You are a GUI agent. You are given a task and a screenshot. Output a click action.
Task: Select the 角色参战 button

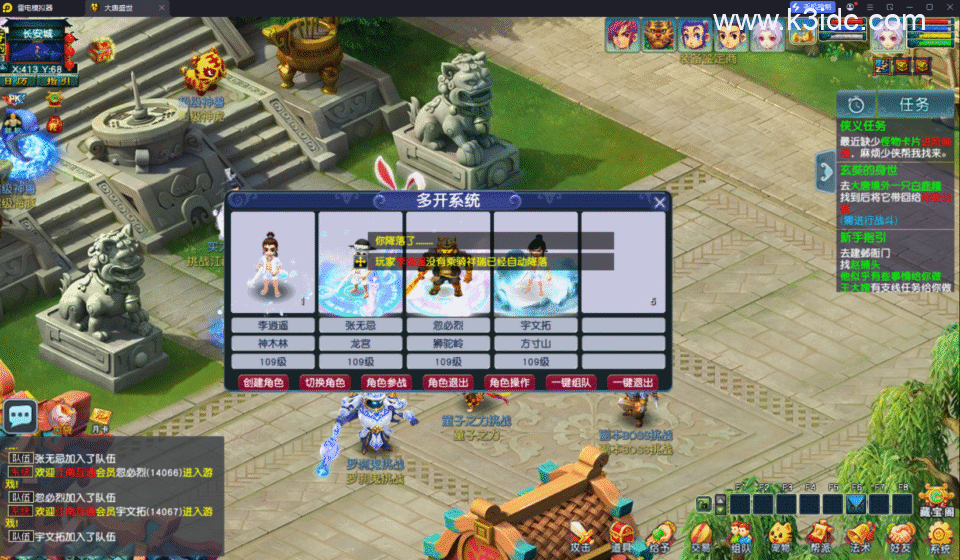coord(386,382)
